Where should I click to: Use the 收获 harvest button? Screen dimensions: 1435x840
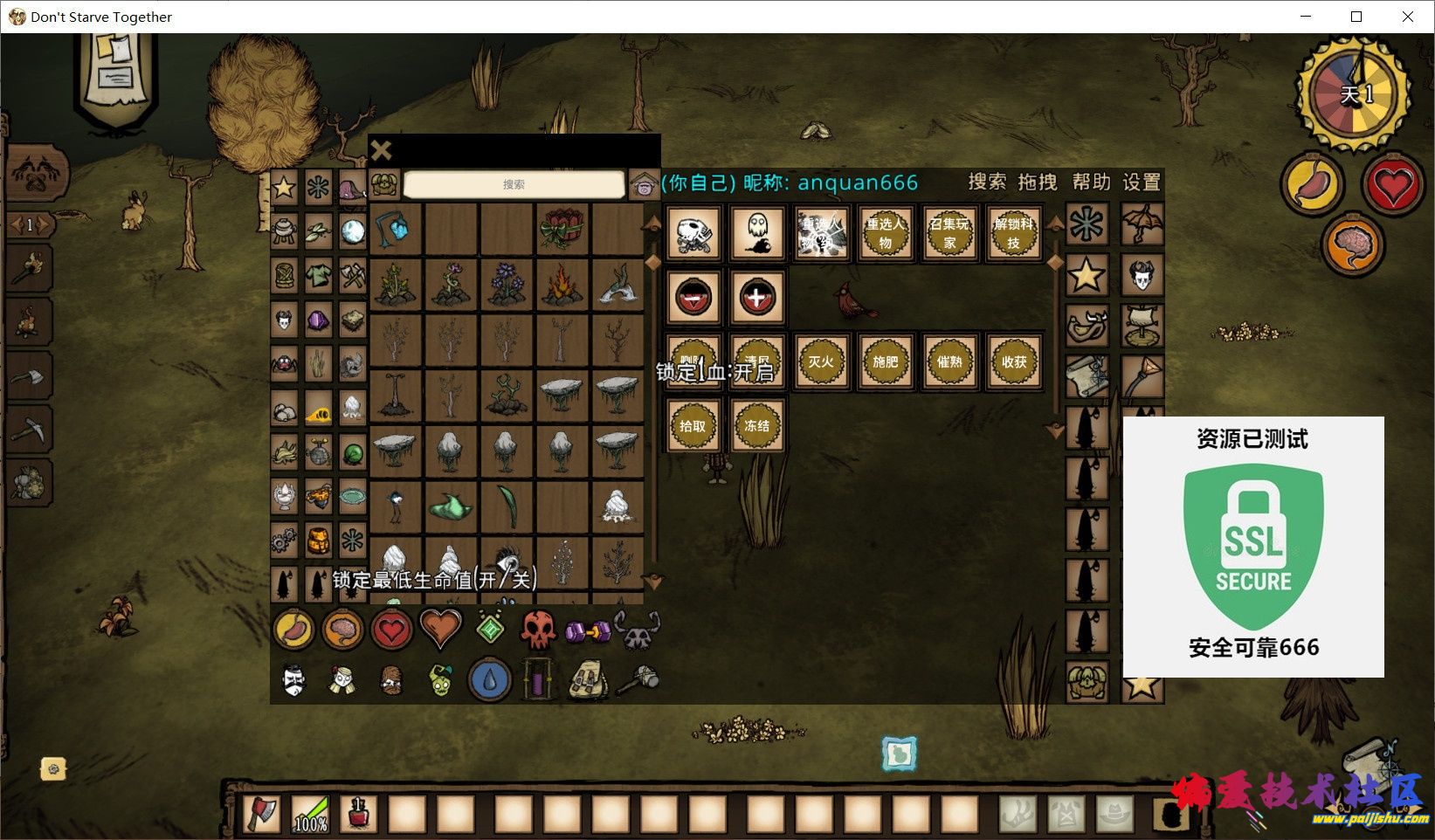tap(1013, 361)
